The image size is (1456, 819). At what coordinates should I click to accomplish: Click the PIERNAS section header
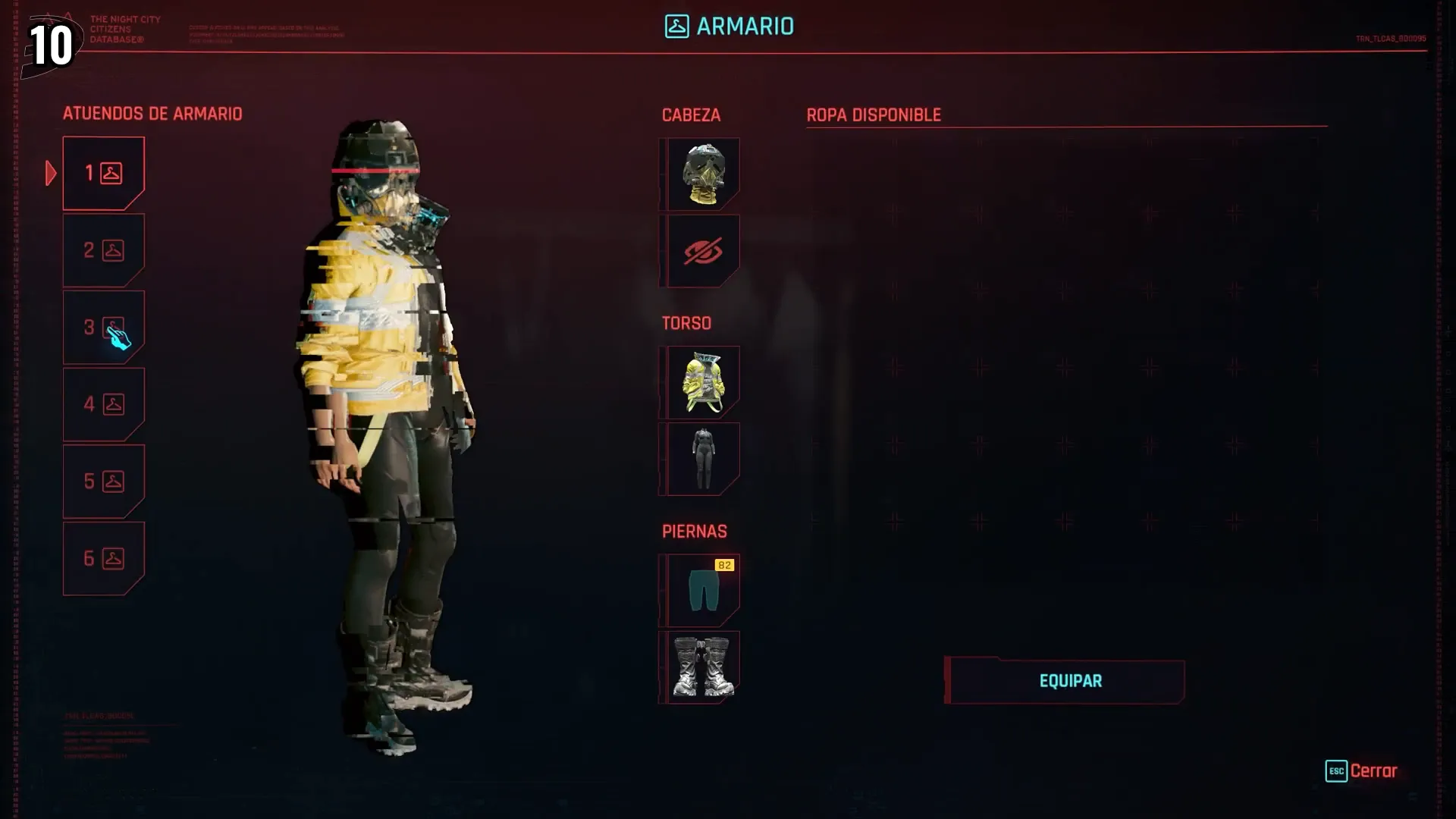(694, 531)
